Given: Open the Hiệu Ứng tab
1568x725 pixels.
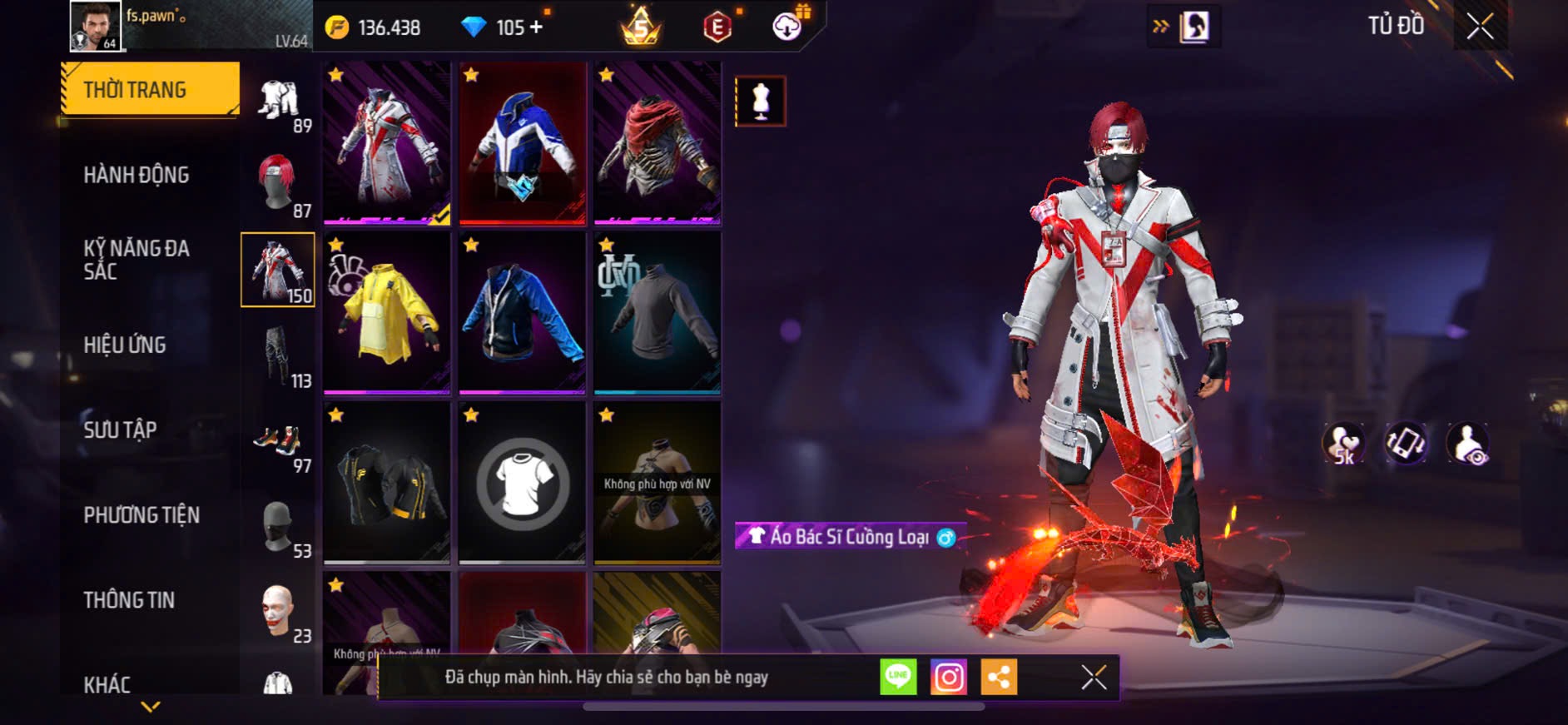Looking at the screenshot, I should (125, 345).
